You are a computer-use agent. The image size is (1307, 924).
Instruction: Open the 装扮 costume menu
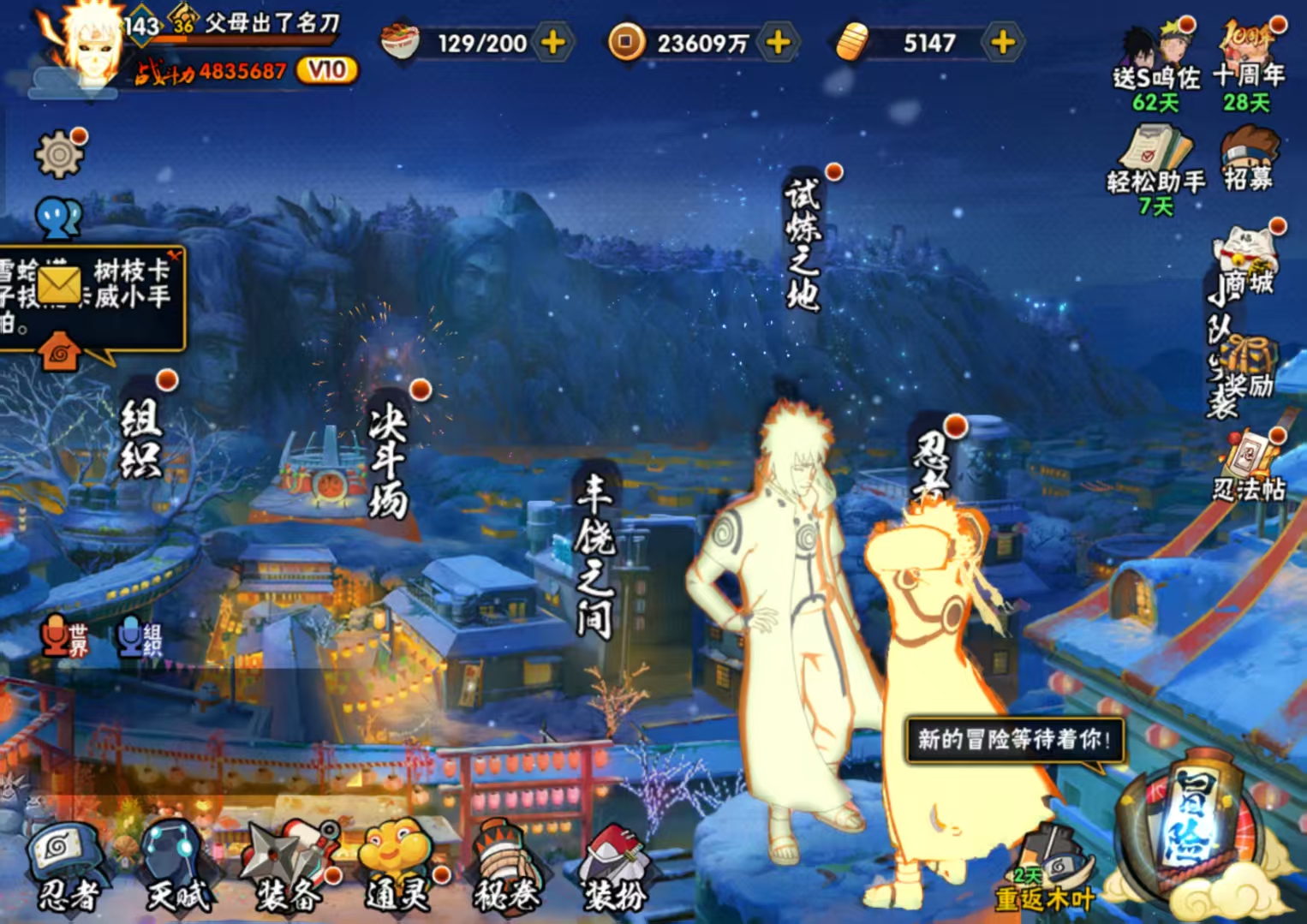coord(614,865)
